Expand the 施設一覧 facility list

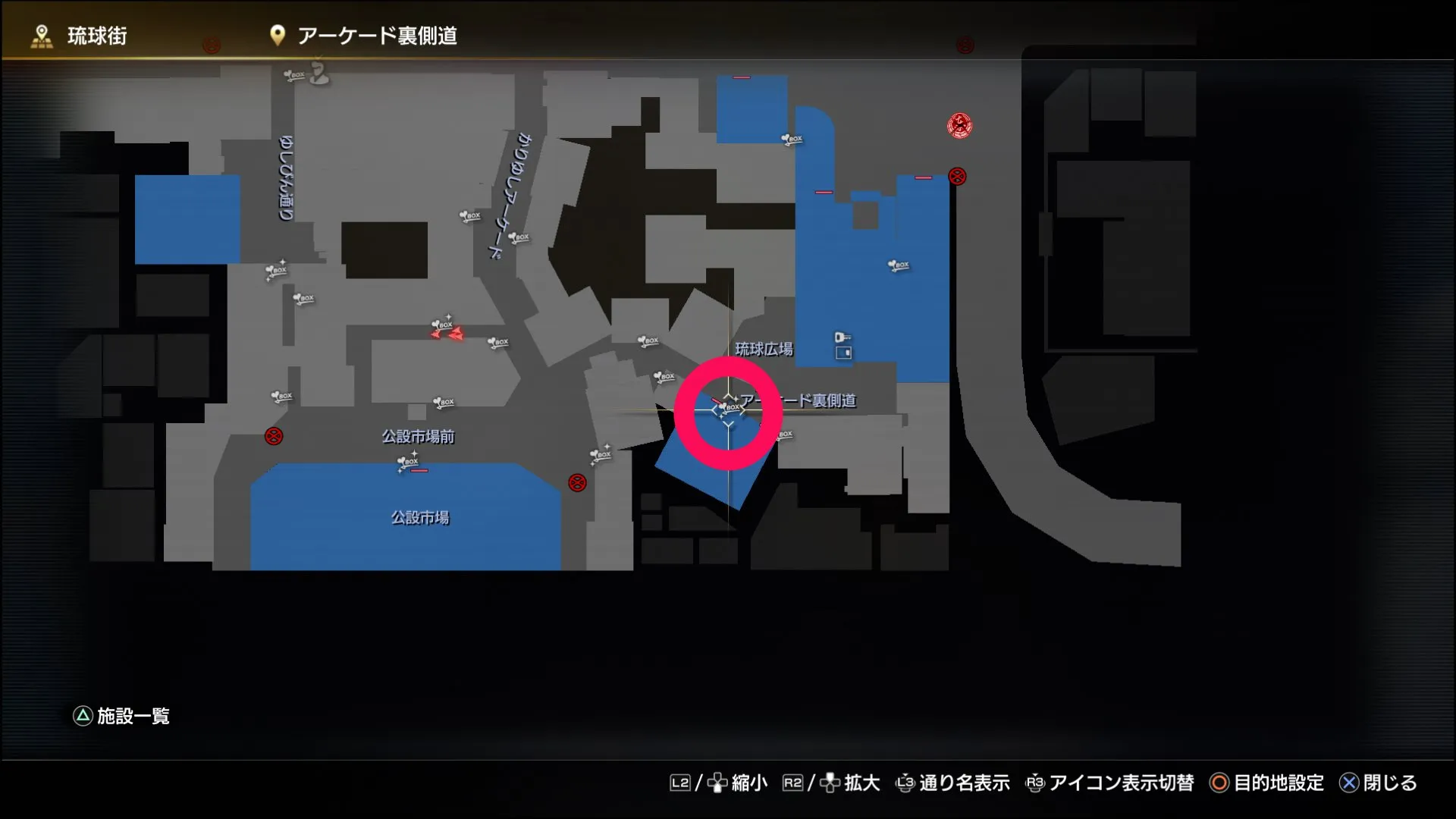[133, 715]
